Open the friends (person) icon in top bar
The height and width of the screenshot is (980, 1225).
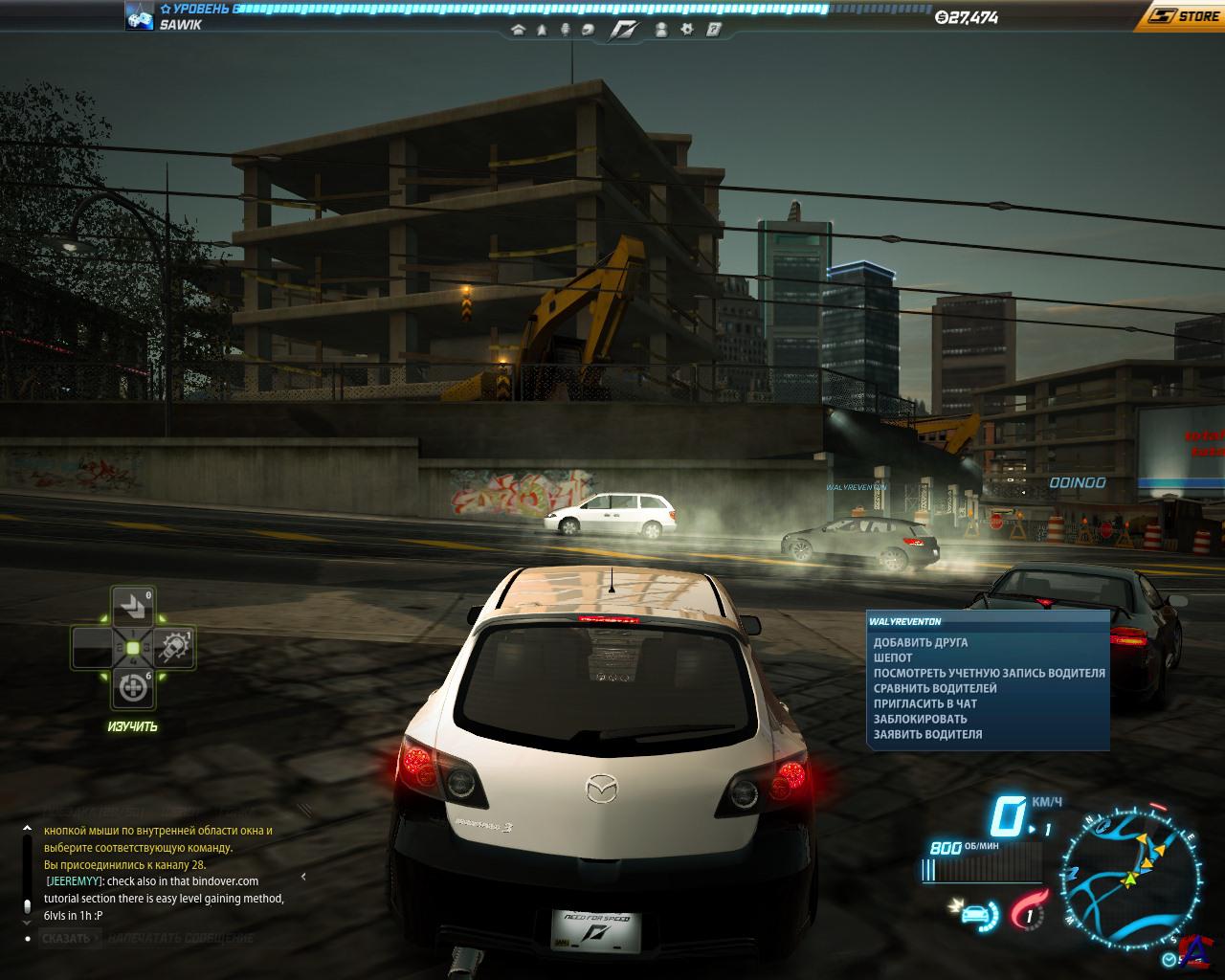tap(660, 30)
